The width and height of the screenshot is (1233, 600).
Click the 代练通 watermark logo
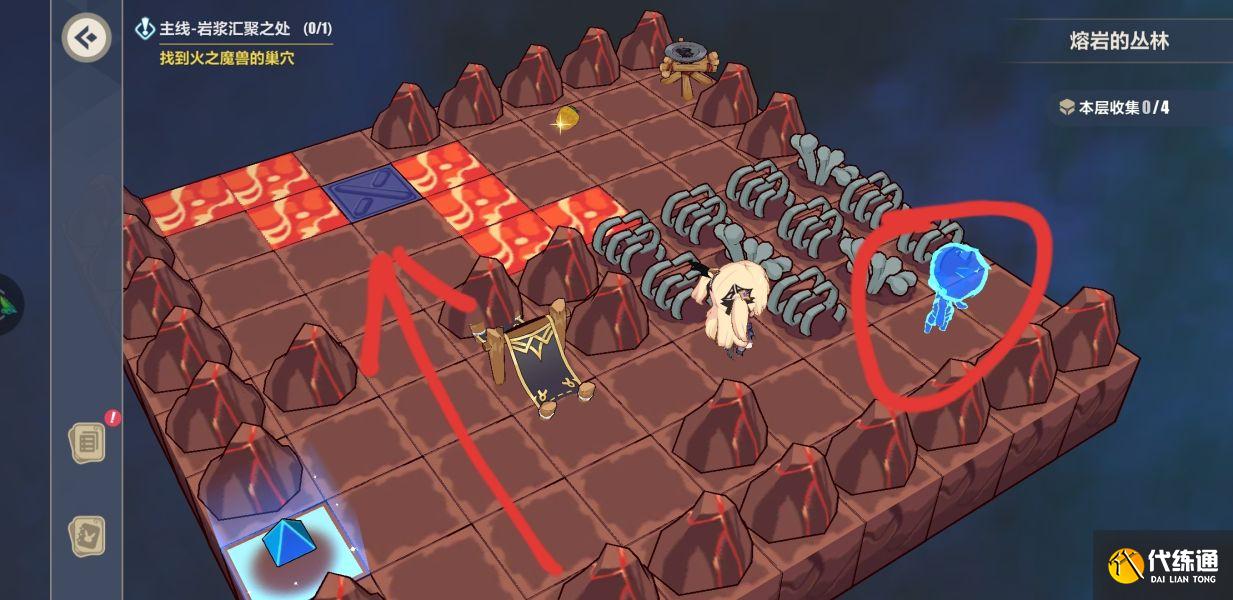[x=1163, y=566]
